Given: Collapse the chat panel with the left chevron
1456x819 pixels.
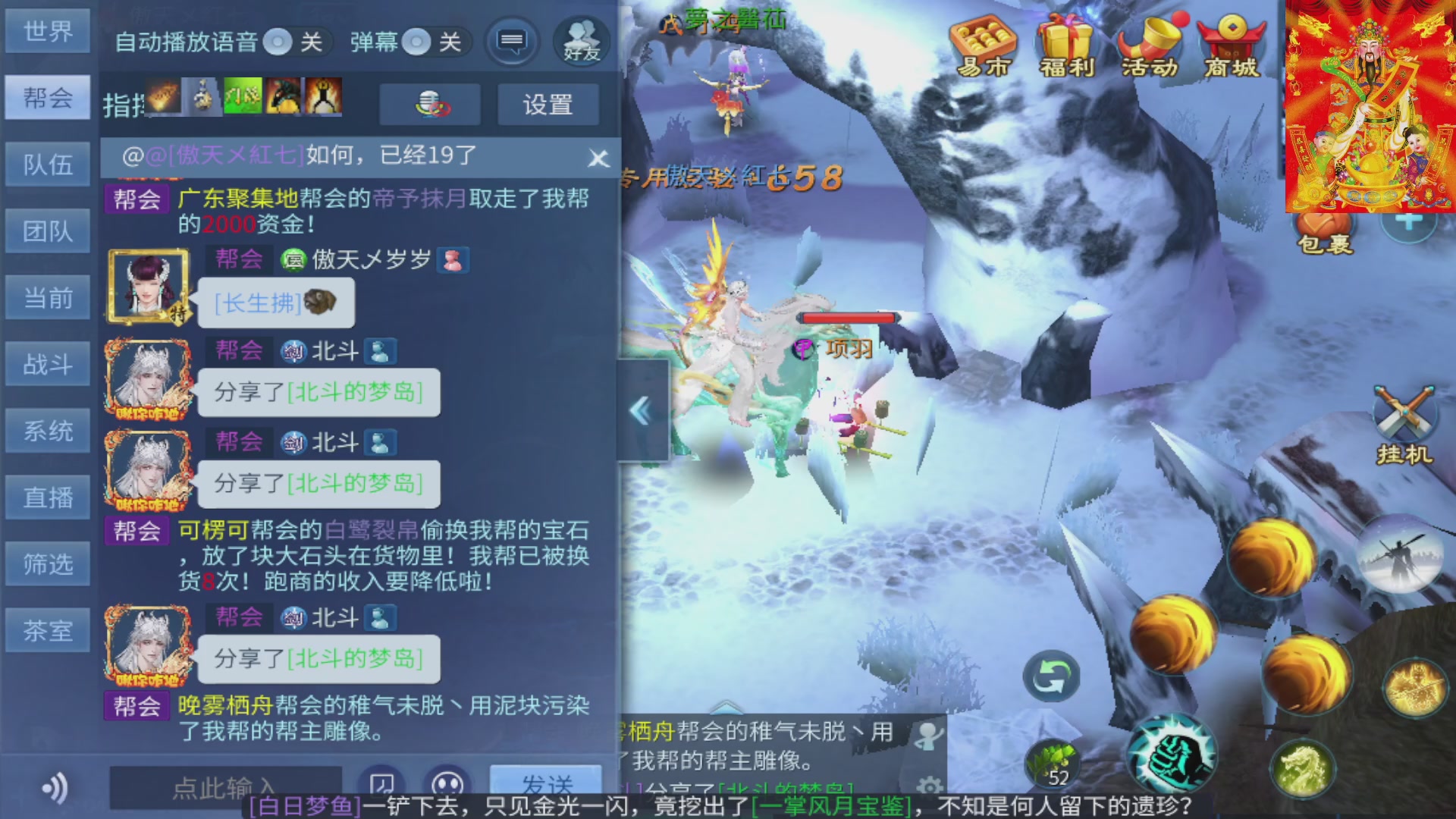Looking at the screenshot, I should coord(639,409).
